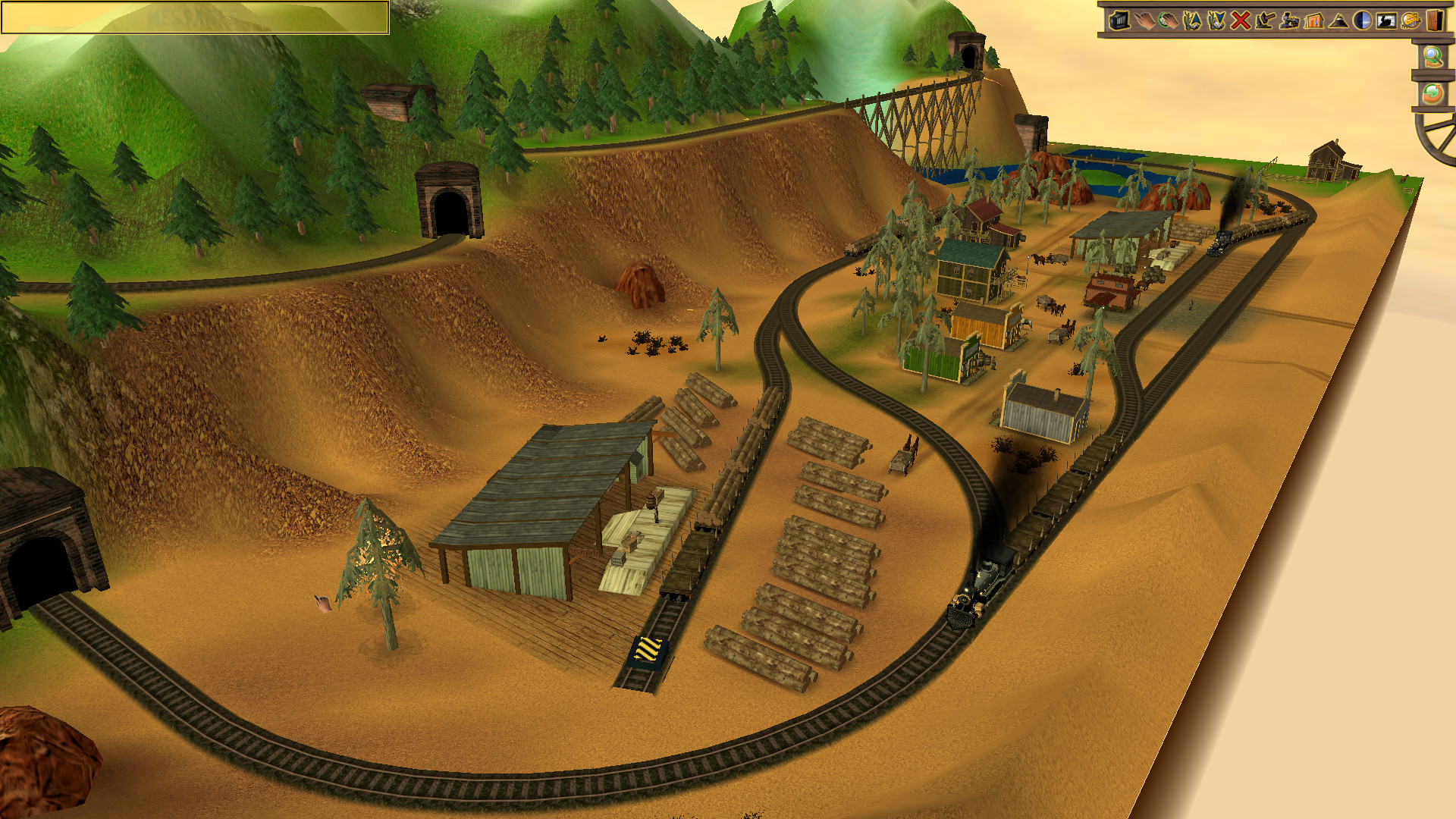This screenshot has height=819, width=1456.
Task: Activate the grabbing hand pan tool
Action: (1168, 21)
